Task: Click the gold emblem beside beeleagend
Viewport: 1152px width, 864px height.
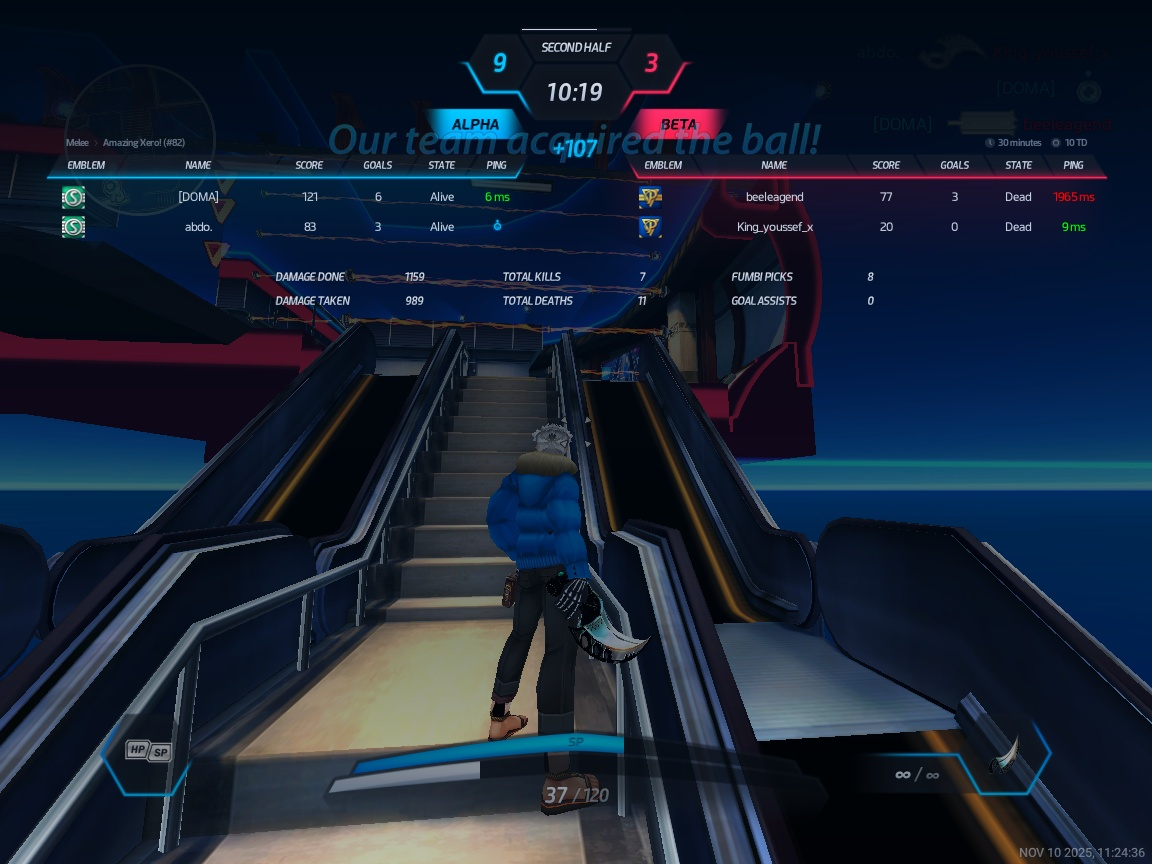Action: point(650,197)
